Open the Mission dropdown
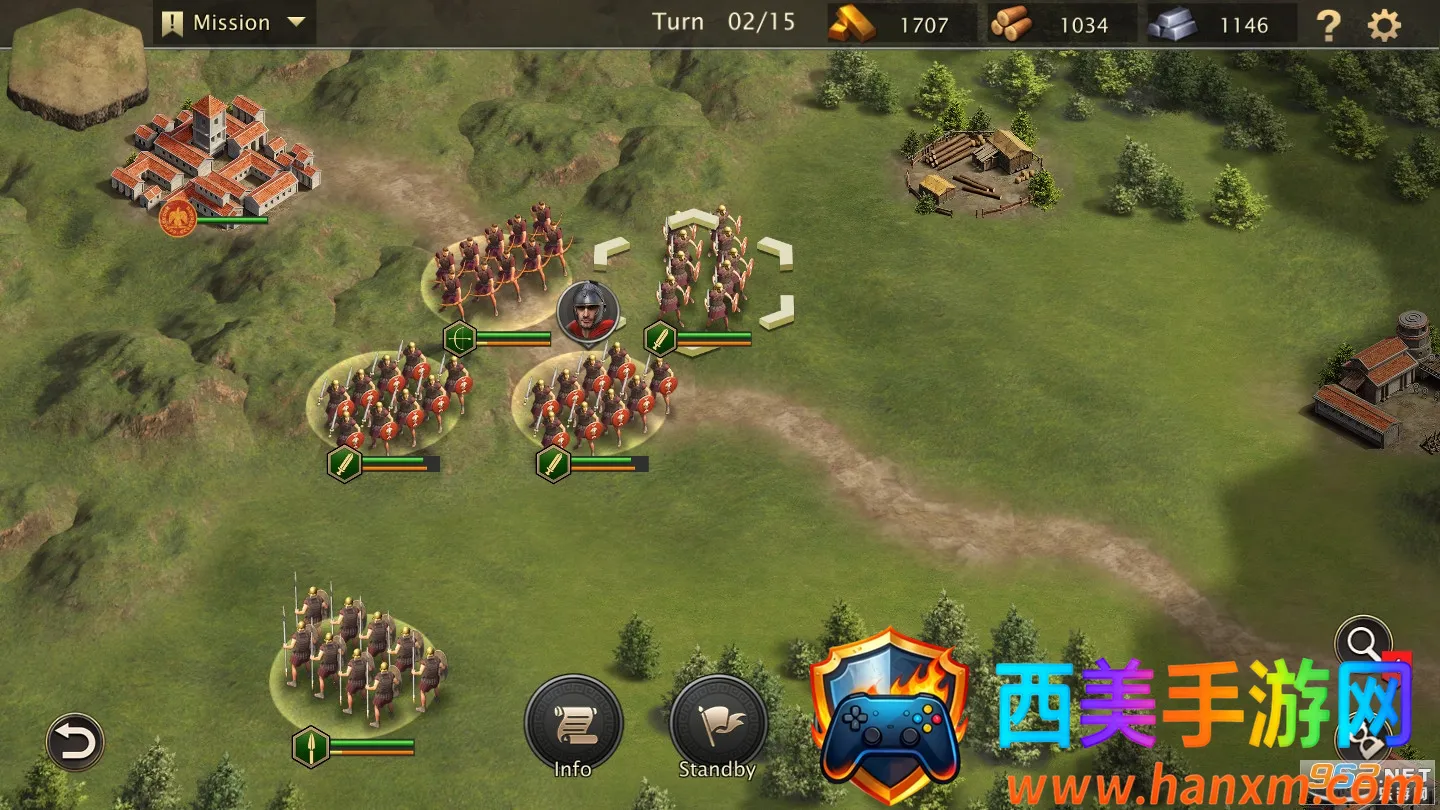 (x=234, y=23)
